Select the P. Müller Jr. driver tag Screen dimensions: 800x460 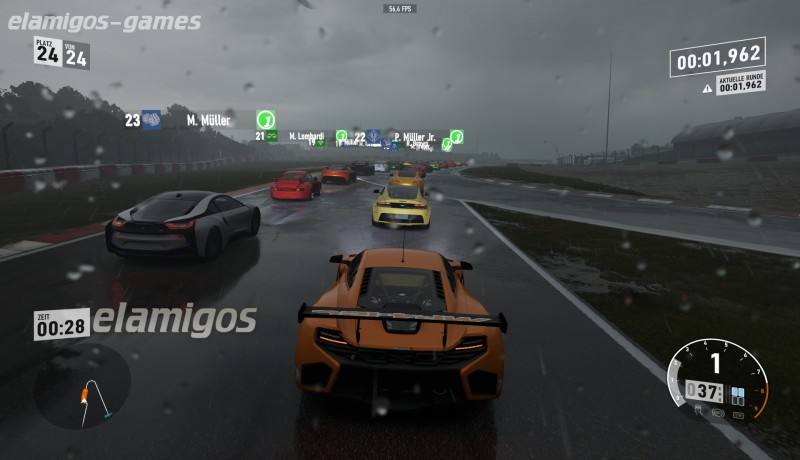pos(414,137)
